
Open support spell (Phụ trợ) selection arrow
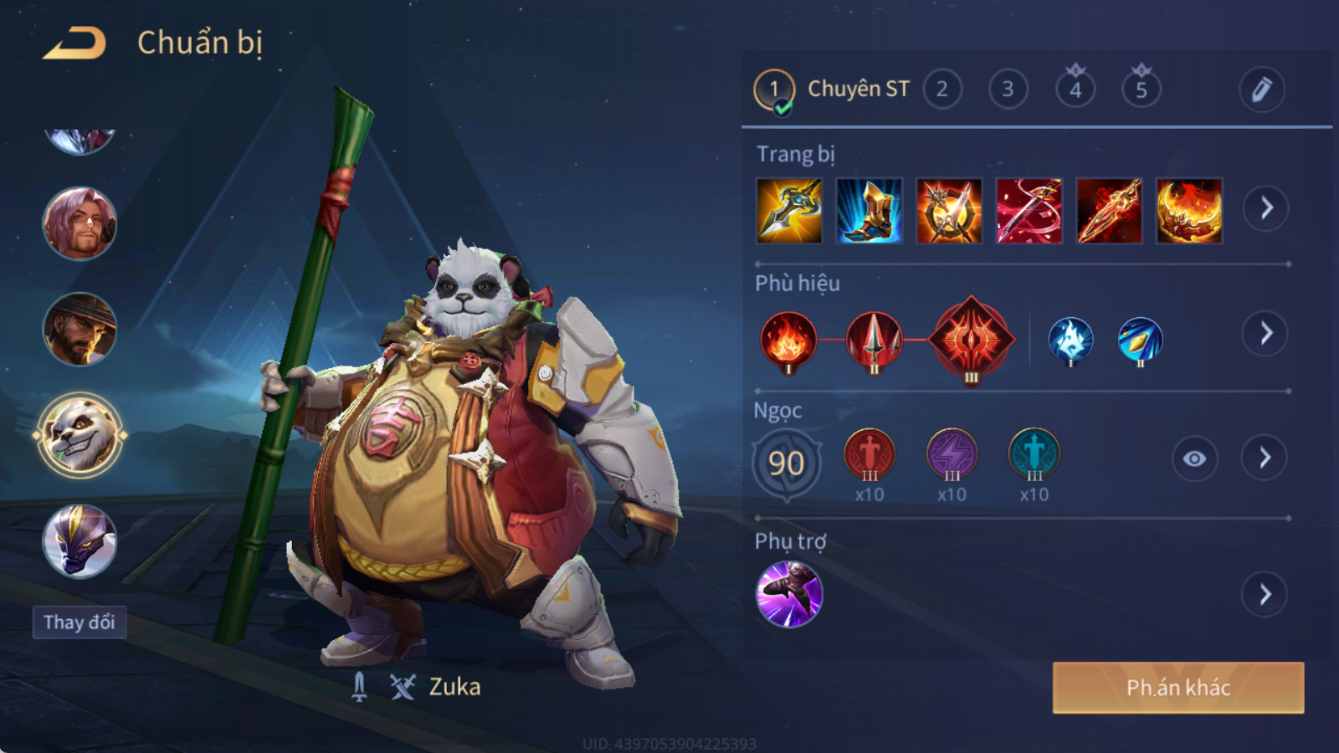(x=1265, y=595)
